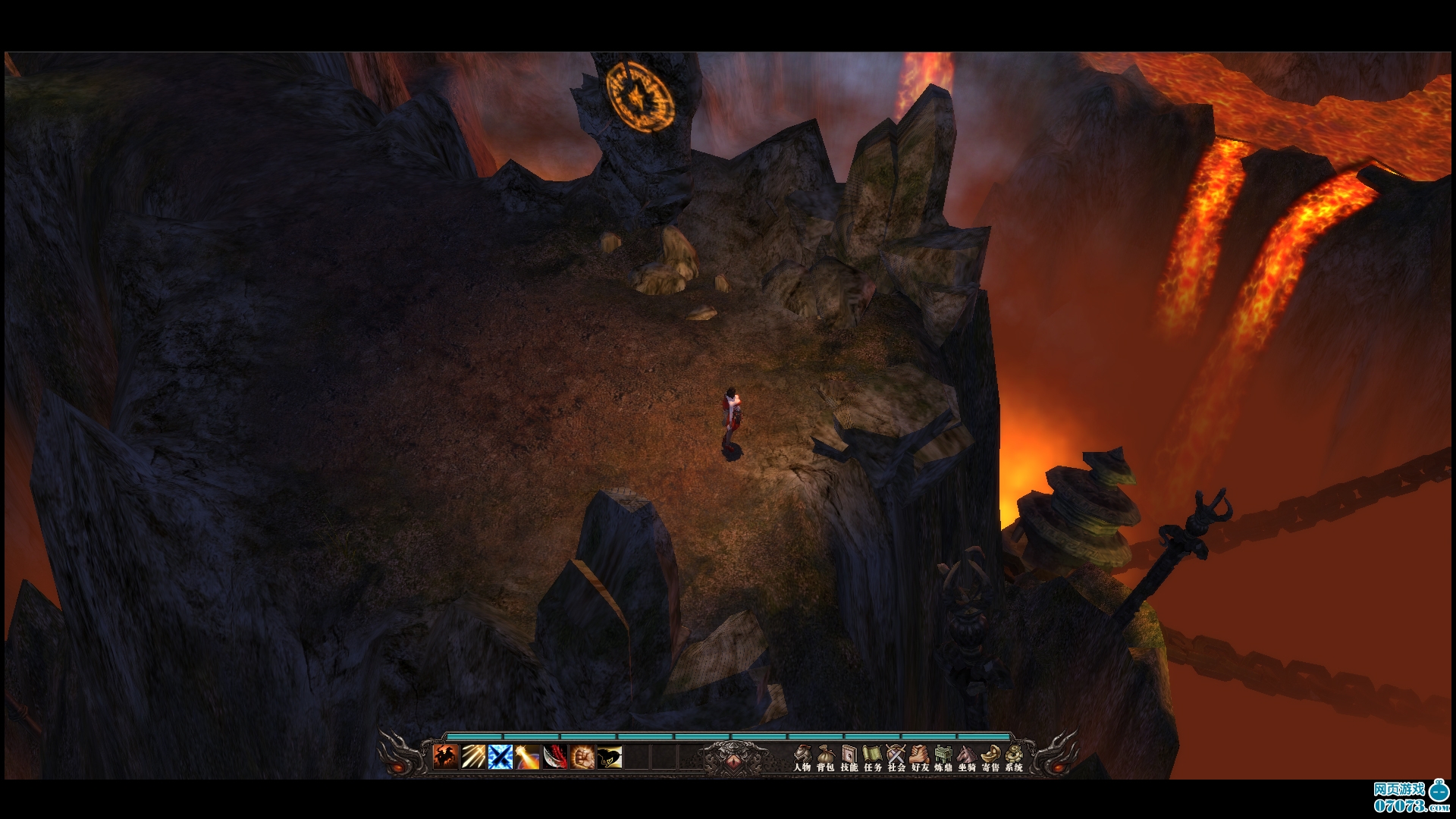Show the 技能 skills book
The width and height of the screenshot is (1456, 819).
coord(849,758)
